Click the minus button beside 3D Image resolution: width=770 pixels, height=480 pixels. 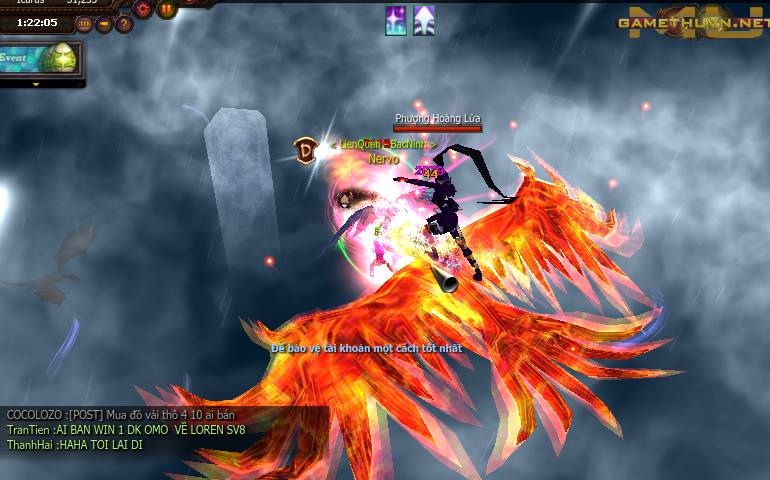click(104, 24)
